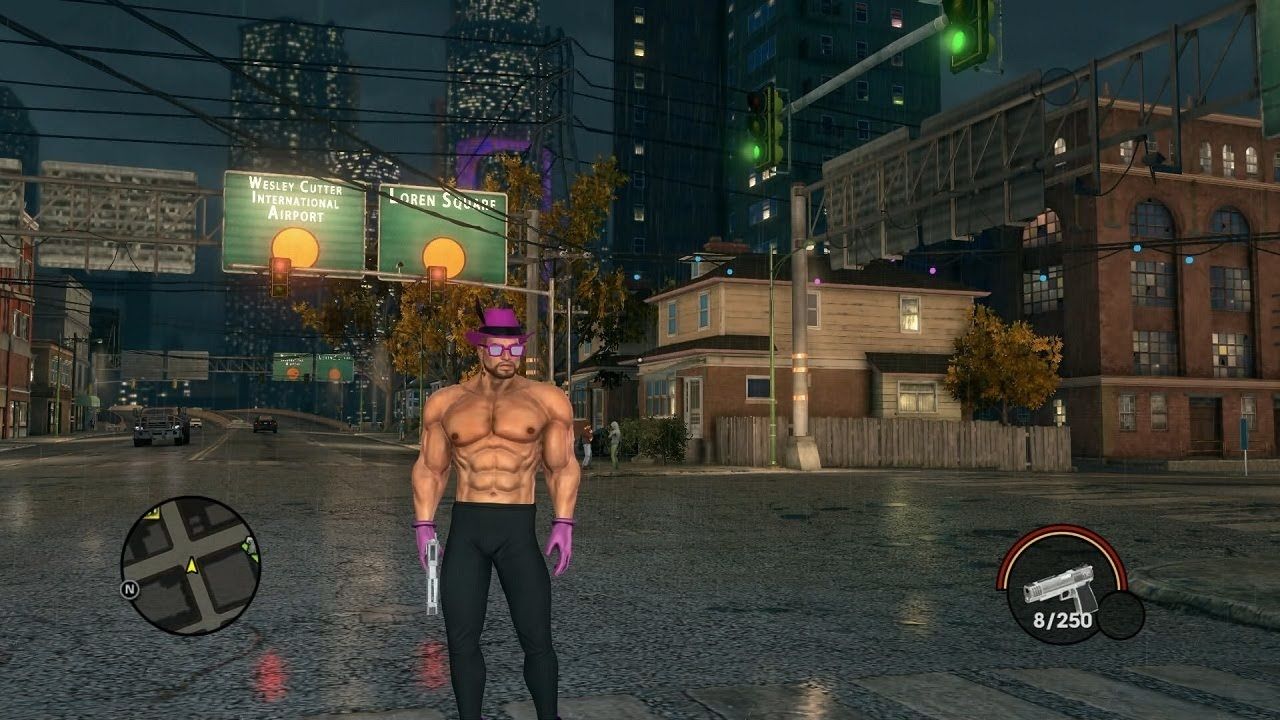The height and width of the screenshot is (720, 1280).
Task: Click the pedestrians near the white house
Action: click(x=600, y=440)
